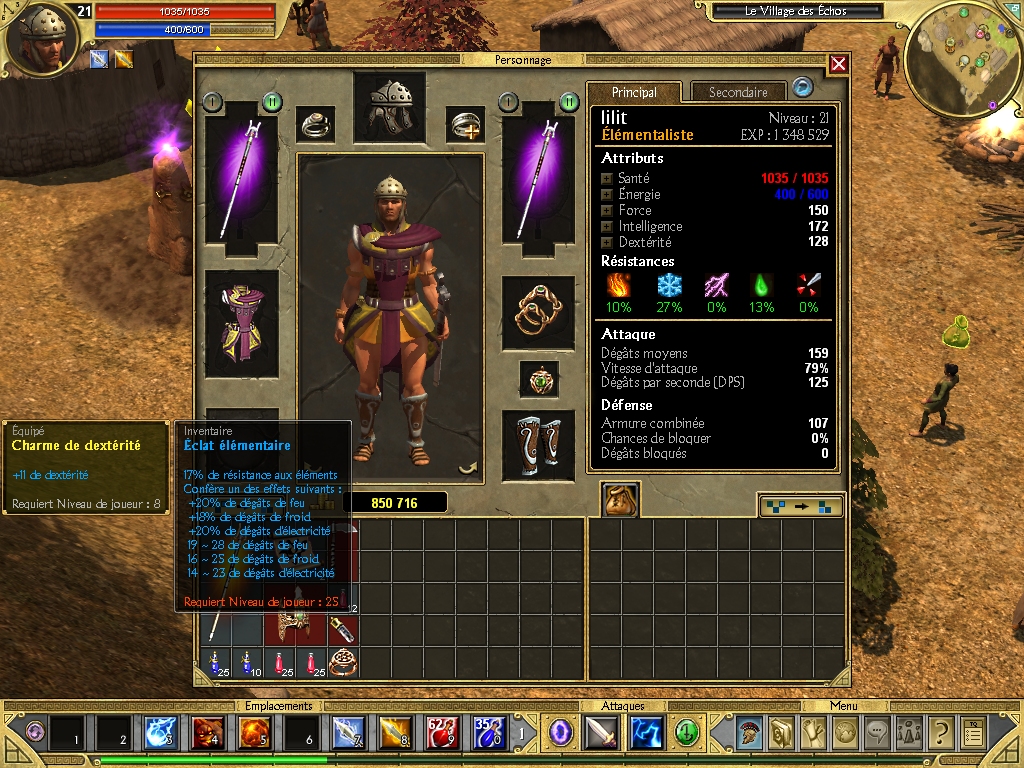Expand the Force attribute details
The width and height of the screenshot is (1024, 768).
click(x=606, y=210)
